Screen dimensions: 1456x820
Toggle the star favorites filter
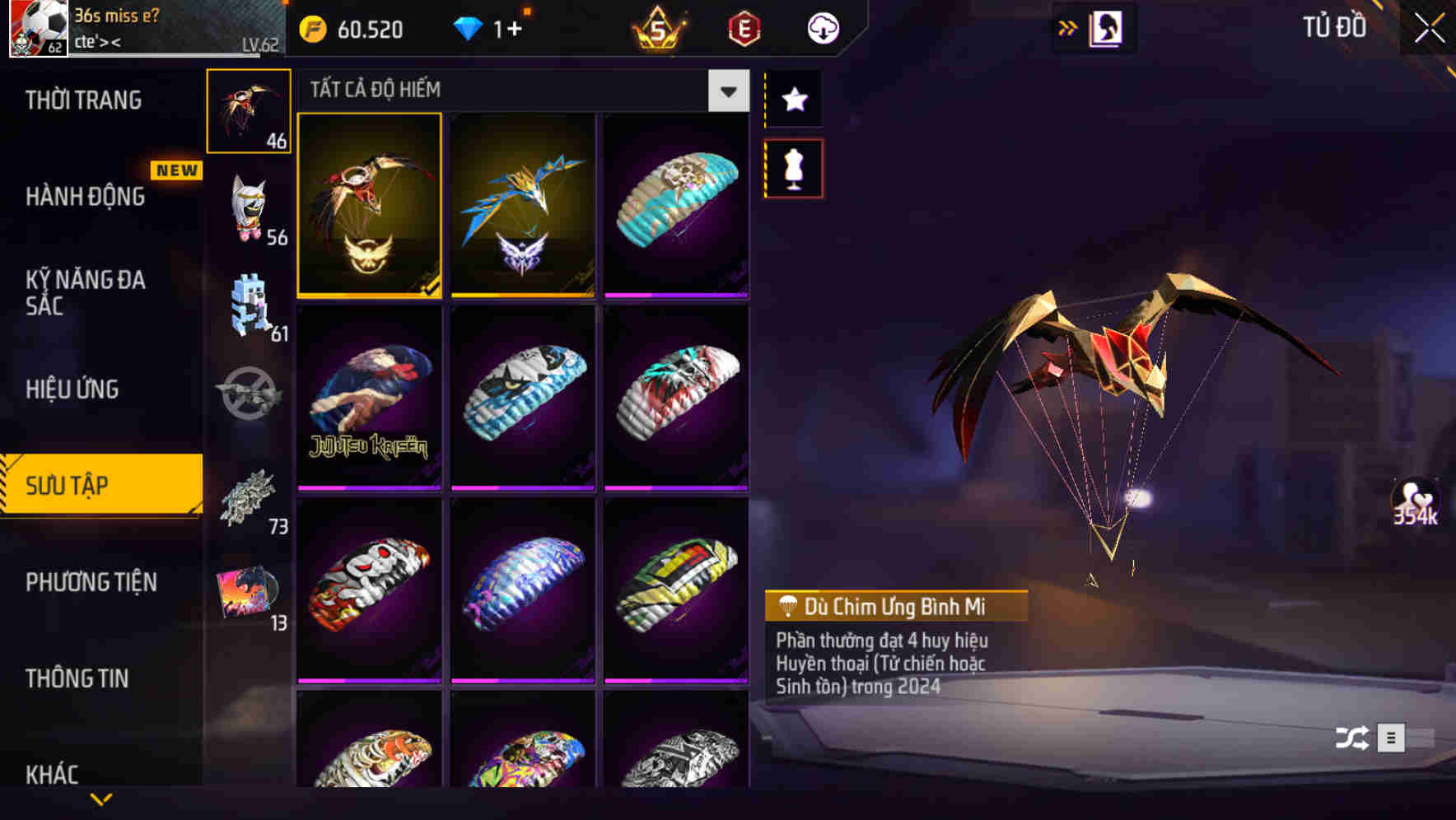point(792,100)
